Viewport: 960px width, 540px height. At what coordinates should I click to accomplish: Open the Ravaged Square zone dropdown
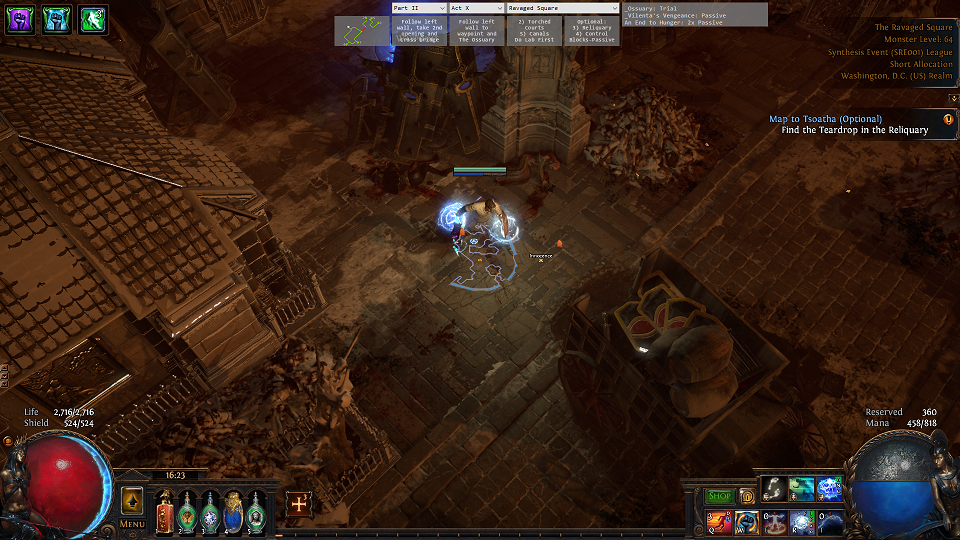coord(562,8)
